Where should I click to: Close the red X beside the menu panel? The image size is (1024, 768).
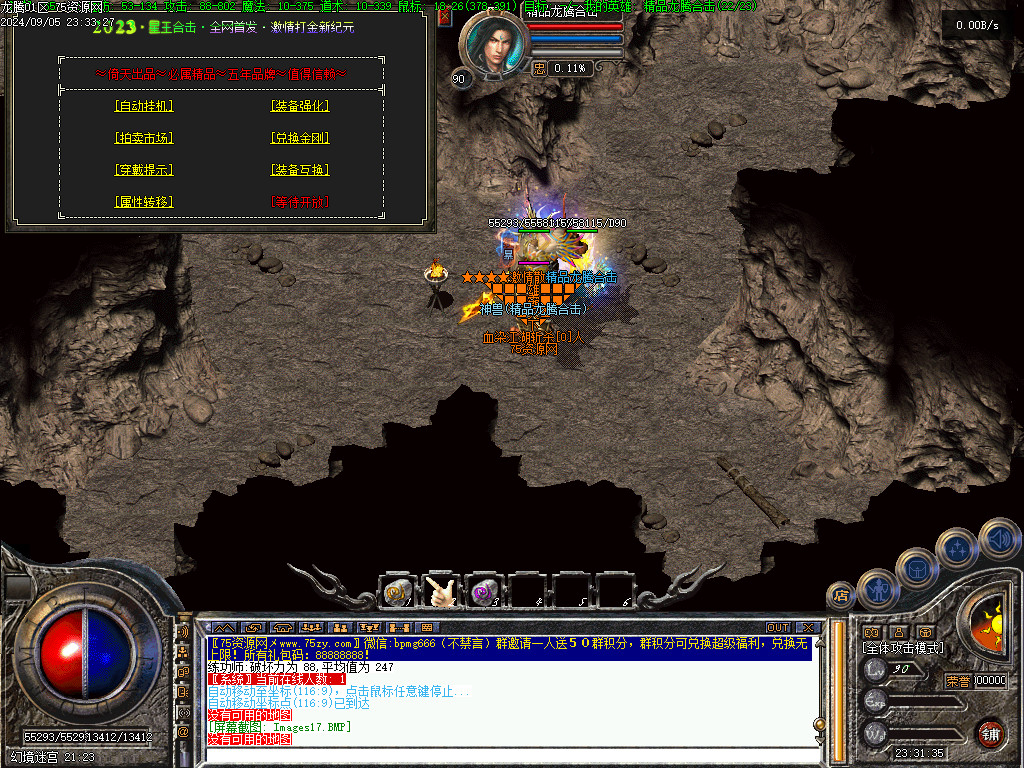tap(445, 17)
